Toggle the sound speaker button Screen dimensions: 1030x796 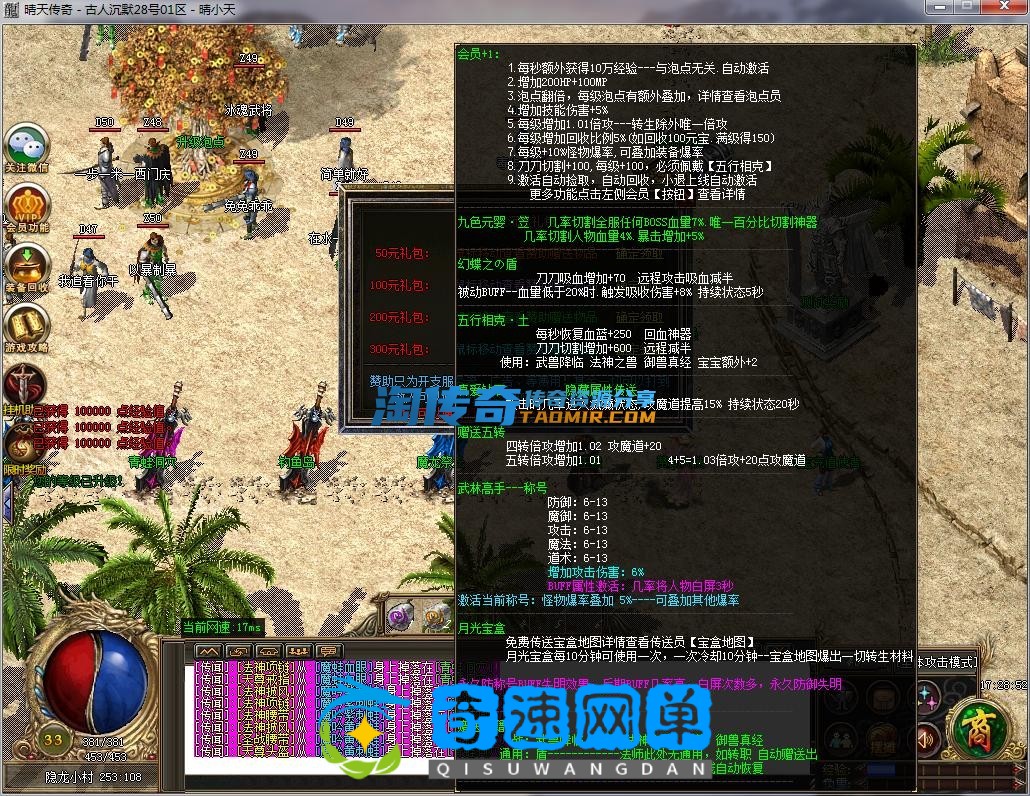[x=926, y=740]
